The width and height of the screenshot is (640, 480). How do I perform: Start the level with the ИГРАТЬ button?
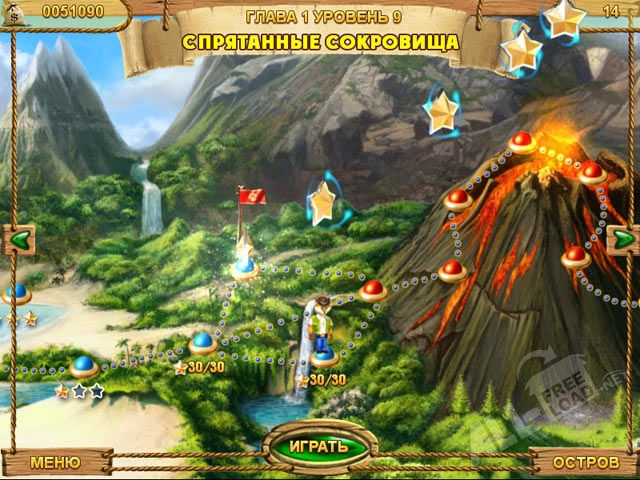[x=319, y=445]
